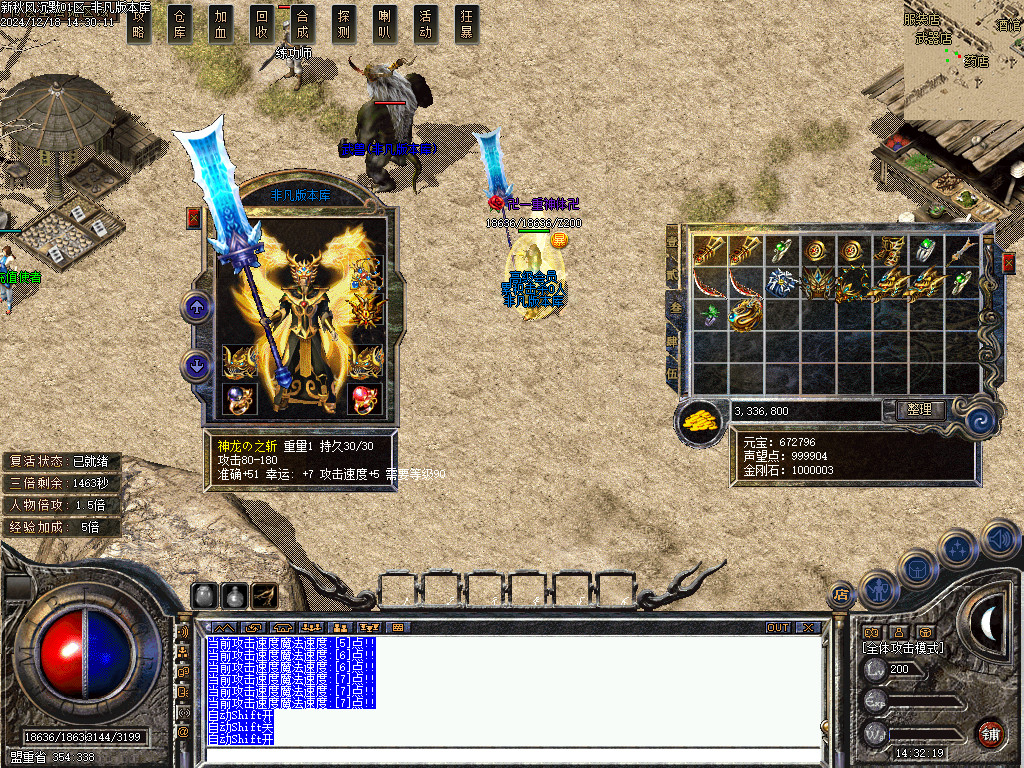Image resolution: width=1024 pixels, height=768 pixels.
Task: Close the character equipment panel
Action: [194, 218]
